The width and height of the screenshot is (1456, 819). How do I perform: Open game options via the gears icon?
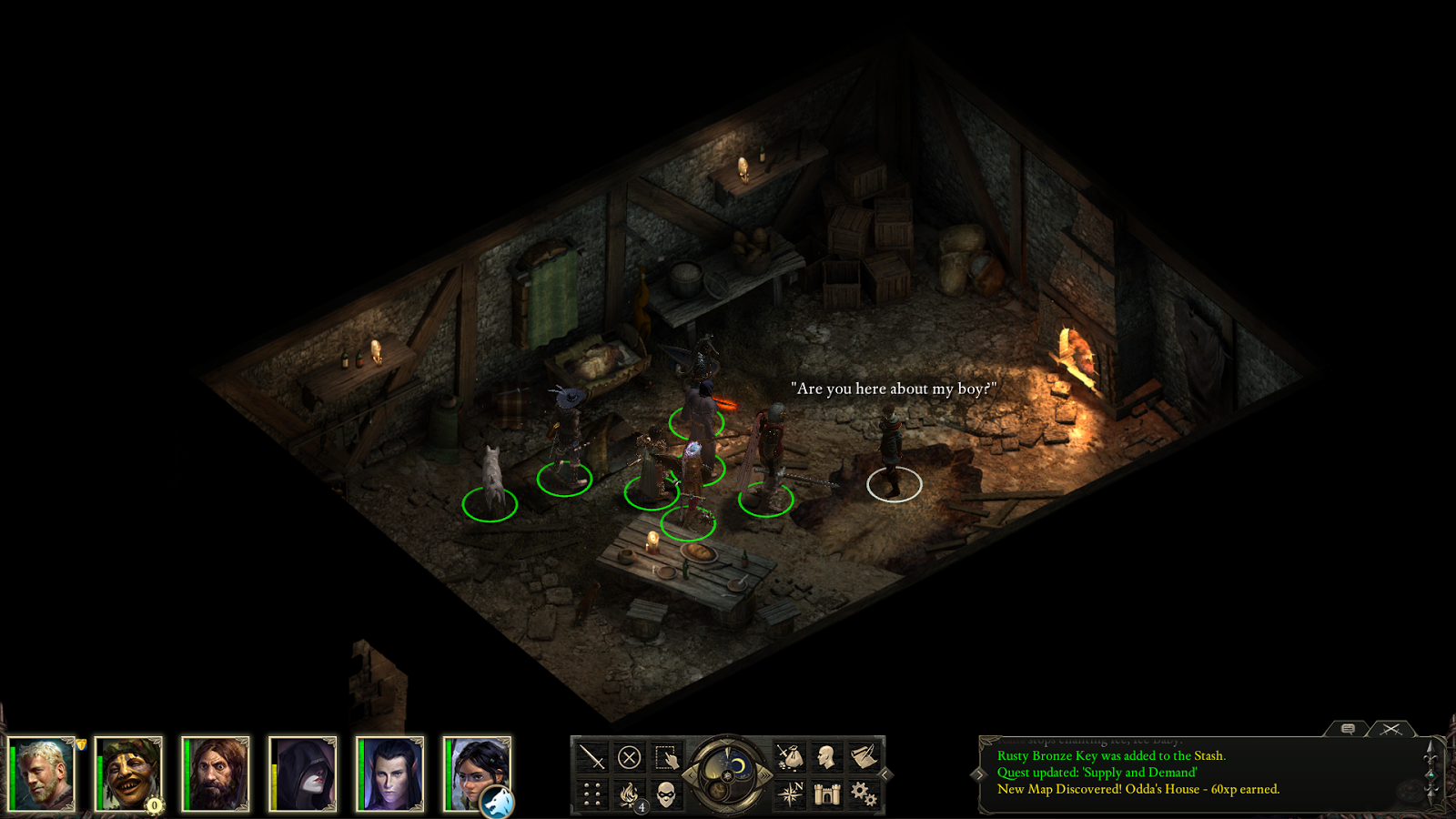click(x=862, y=795)
